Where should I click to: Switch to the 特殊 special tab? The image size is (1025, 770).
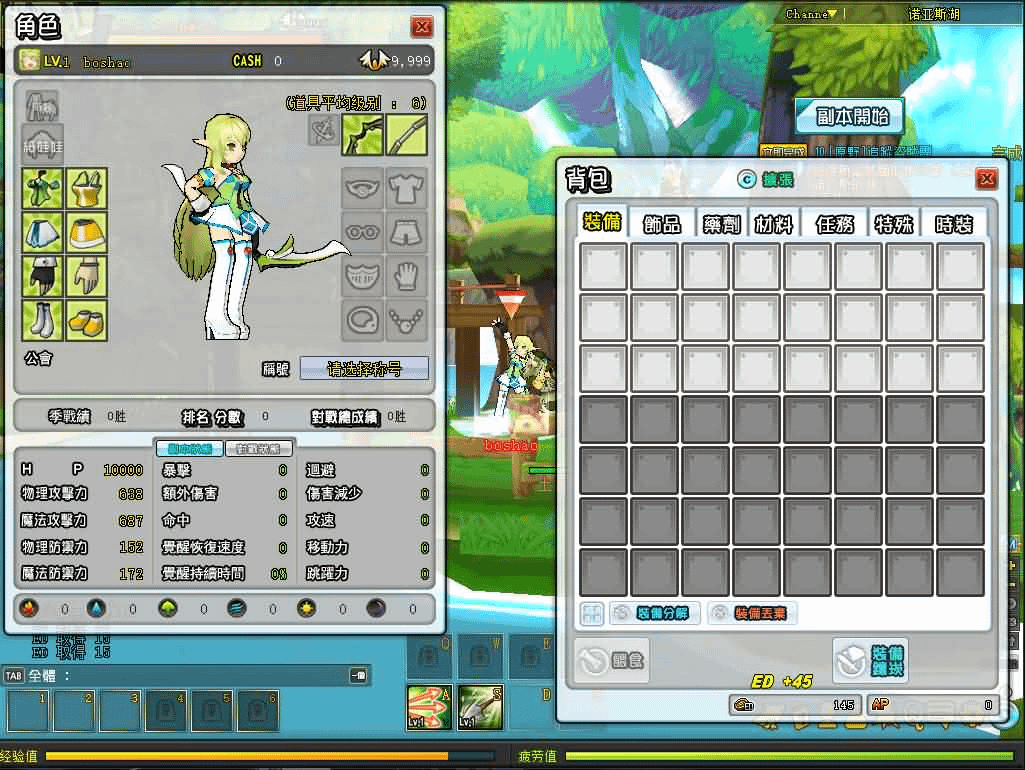click(894, 223)
